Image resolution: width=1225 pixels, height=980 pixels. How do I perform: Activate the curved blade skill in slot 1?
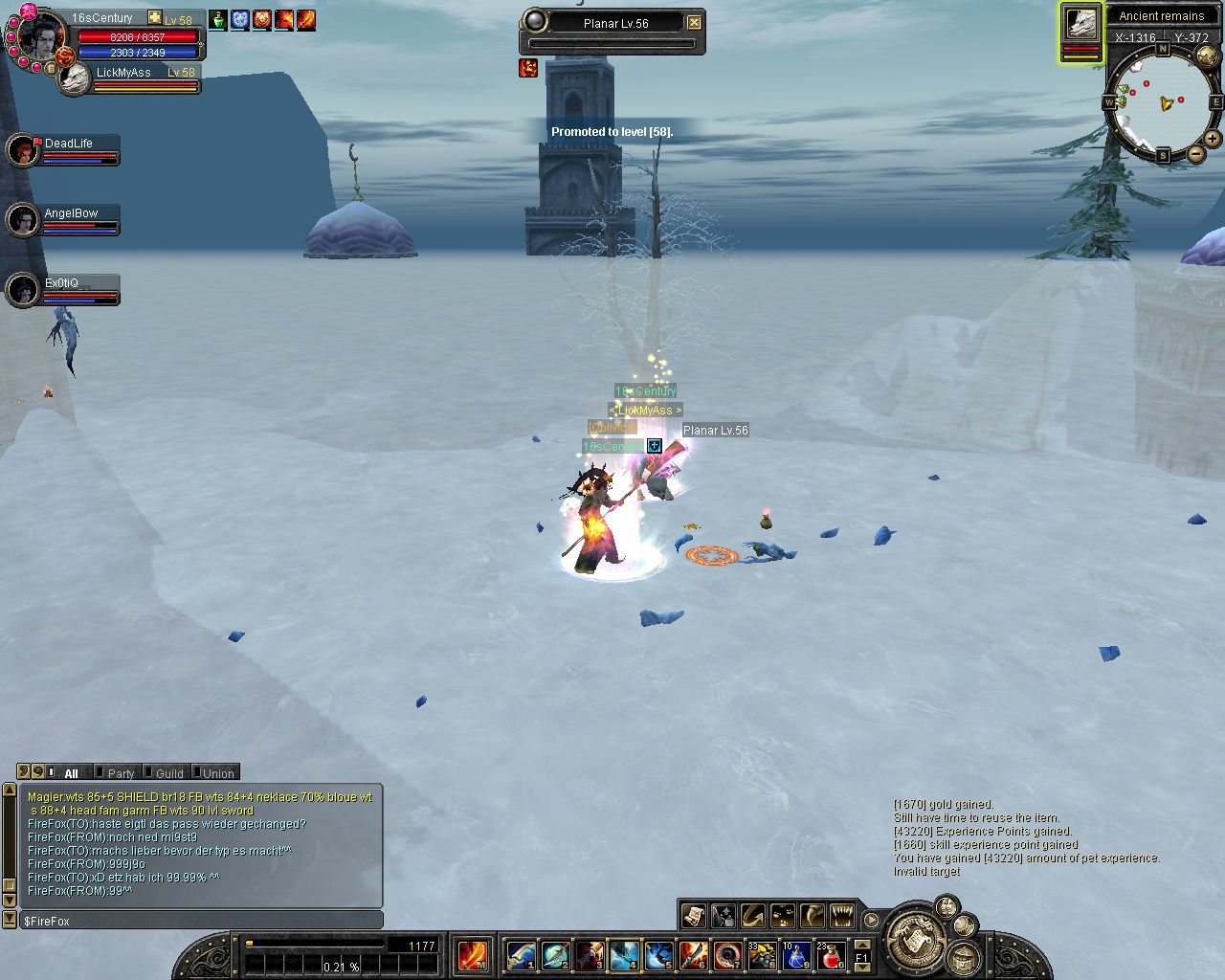[522, 955]
